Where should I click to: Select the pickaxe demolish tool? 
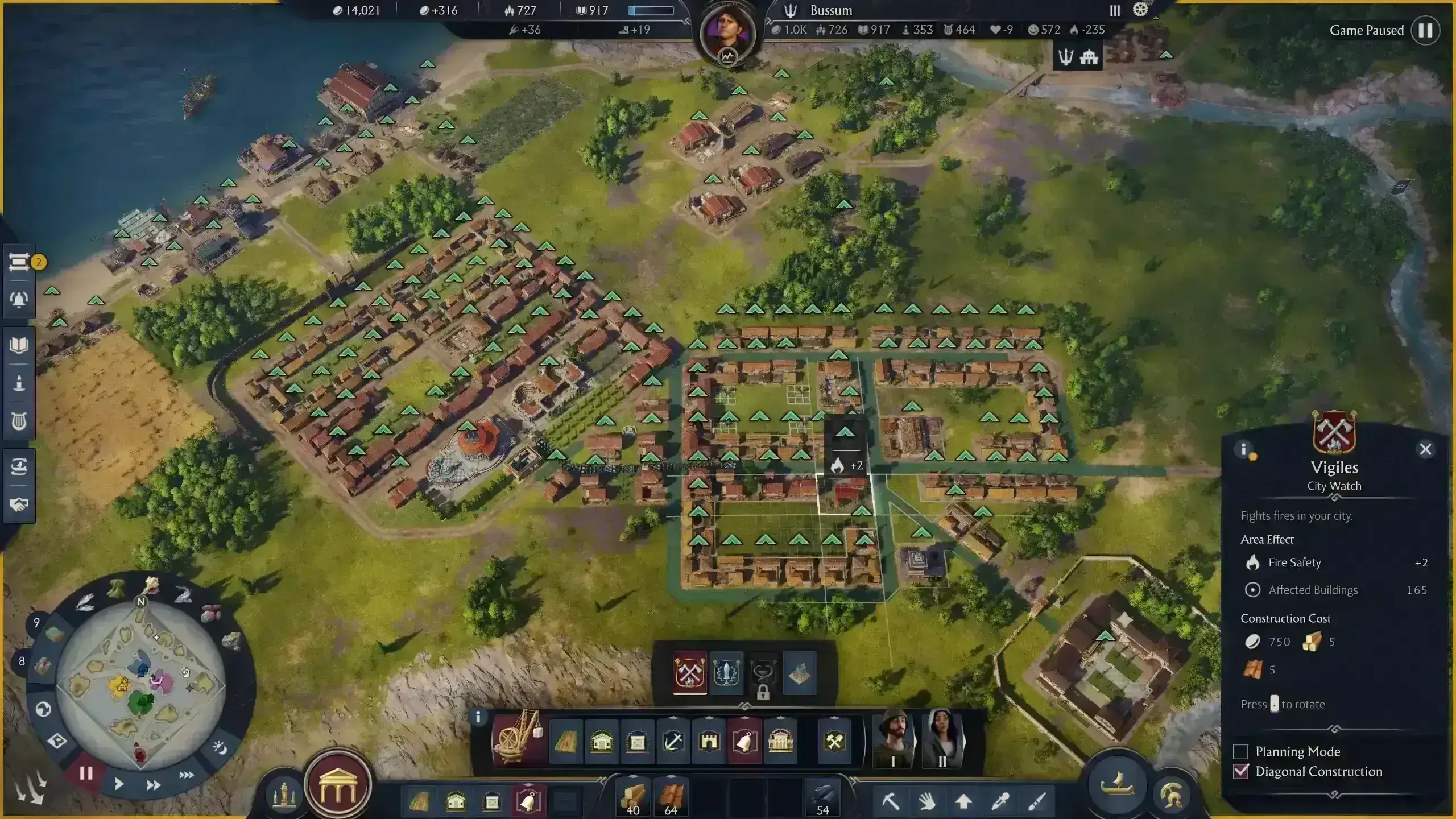point(891,801)
